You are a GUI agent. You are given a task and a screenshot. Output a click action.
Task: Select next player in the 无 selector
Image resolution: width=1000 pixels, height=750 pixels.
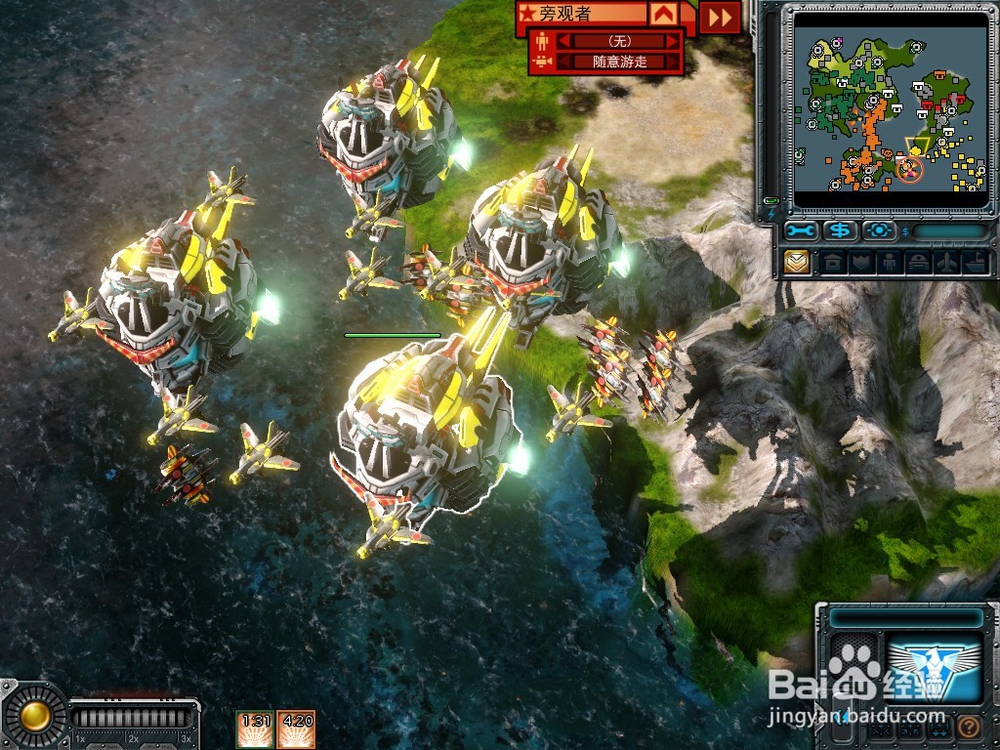click(x=671, y=41)
